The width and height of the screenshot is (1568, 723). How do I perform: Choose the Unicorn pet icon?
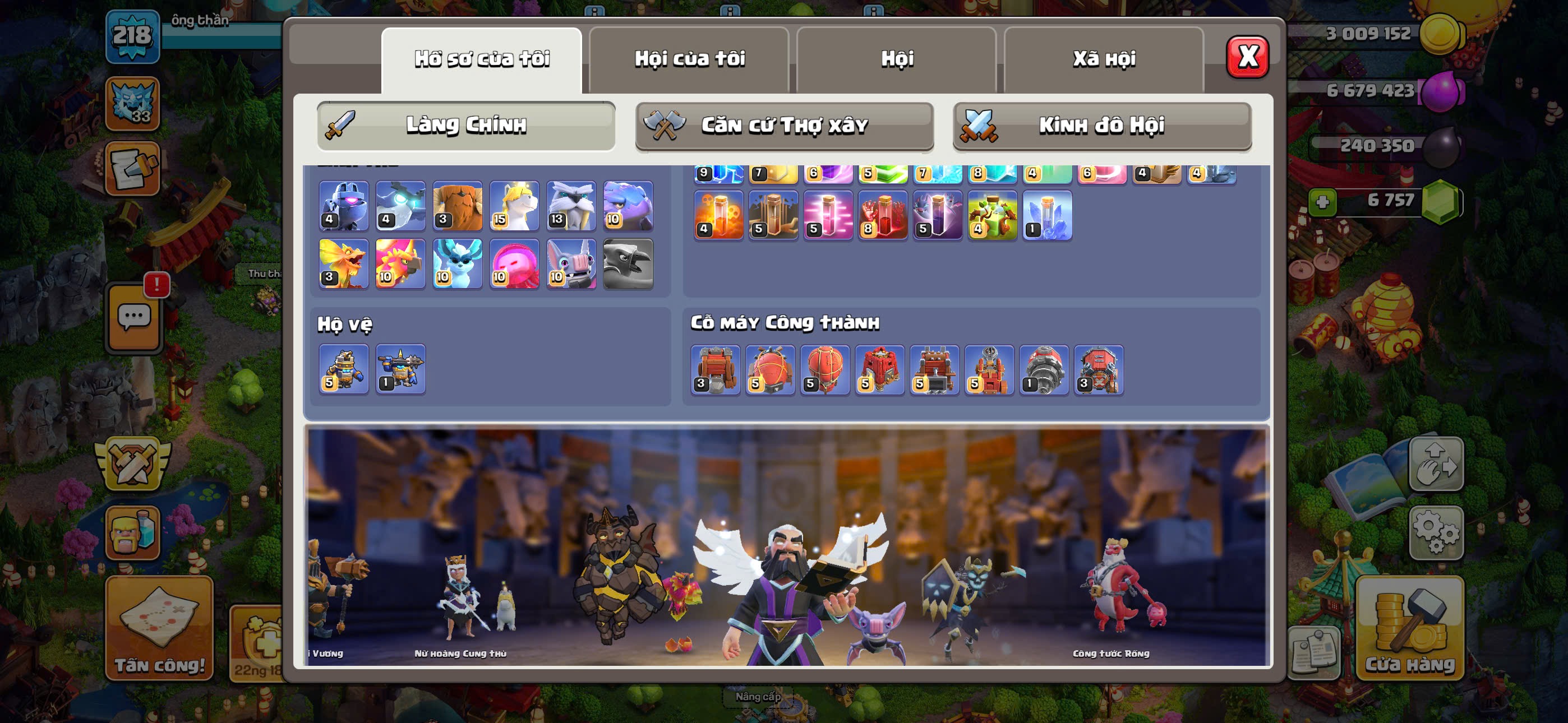pos(514,206)
